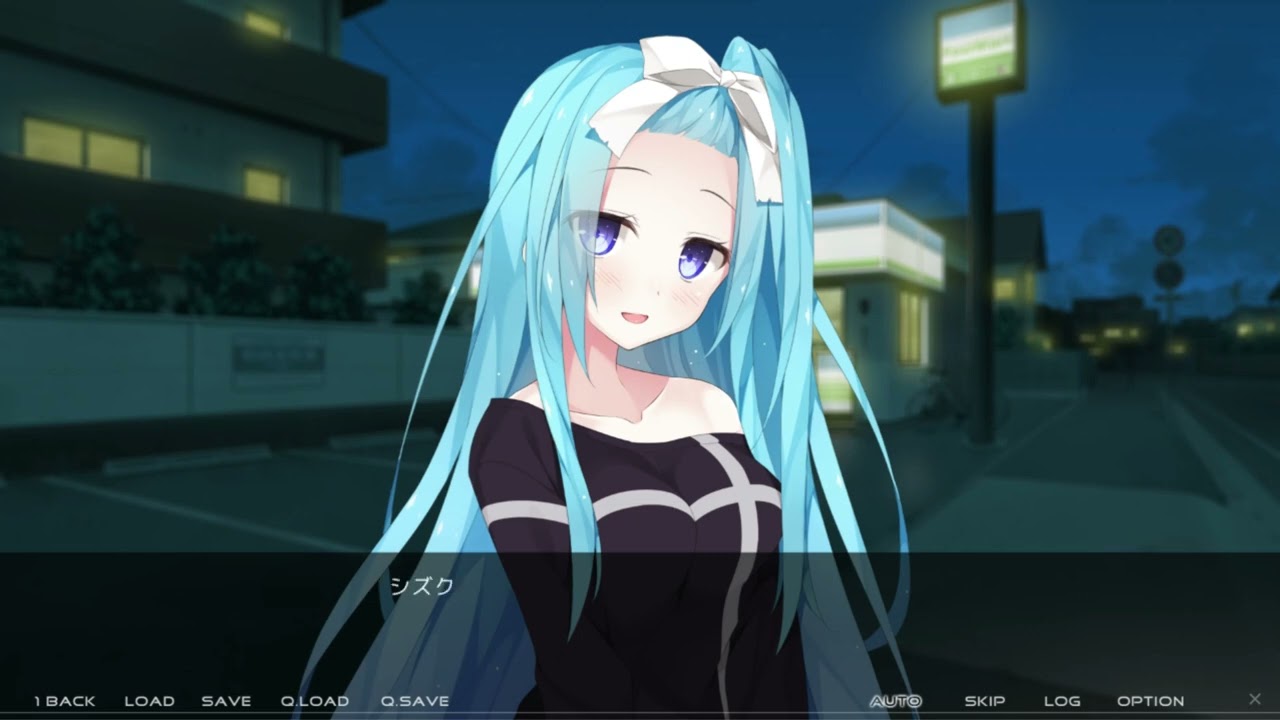Enable AUTO text advance mode
This screenshot has height=720, width=1280.
coord(894,700)
